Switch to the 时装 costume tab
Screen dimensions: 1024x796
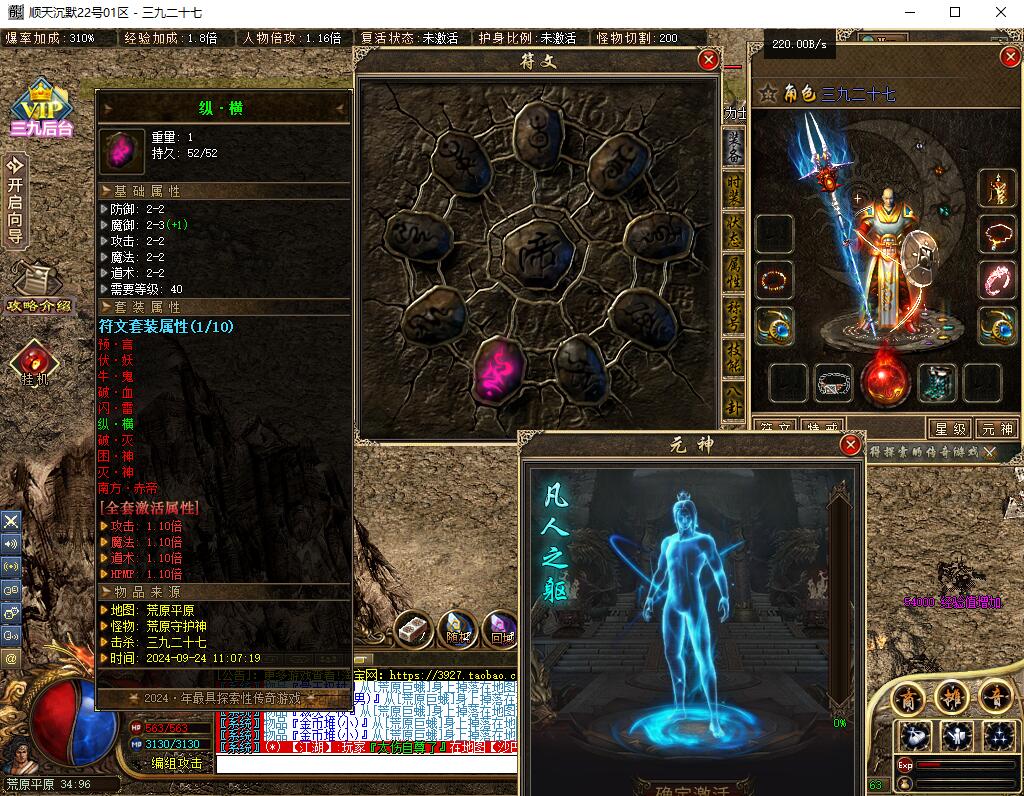point(733,189)
